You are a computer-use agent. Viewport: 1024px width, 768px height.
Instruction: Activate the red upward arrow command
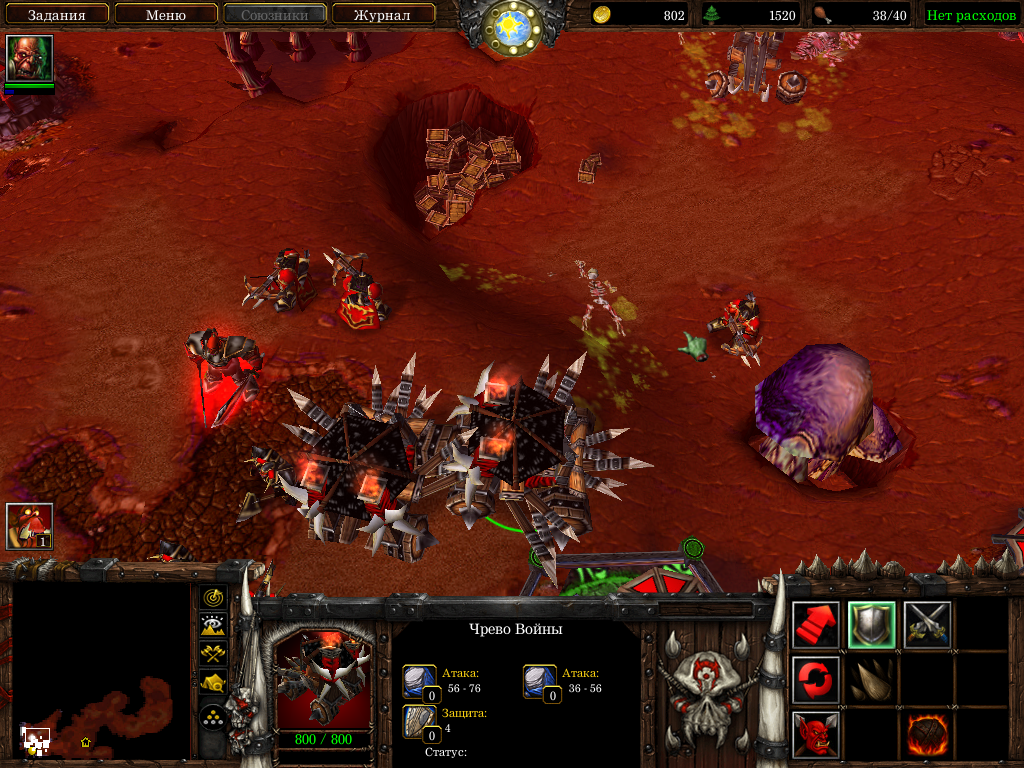[816, 625]
